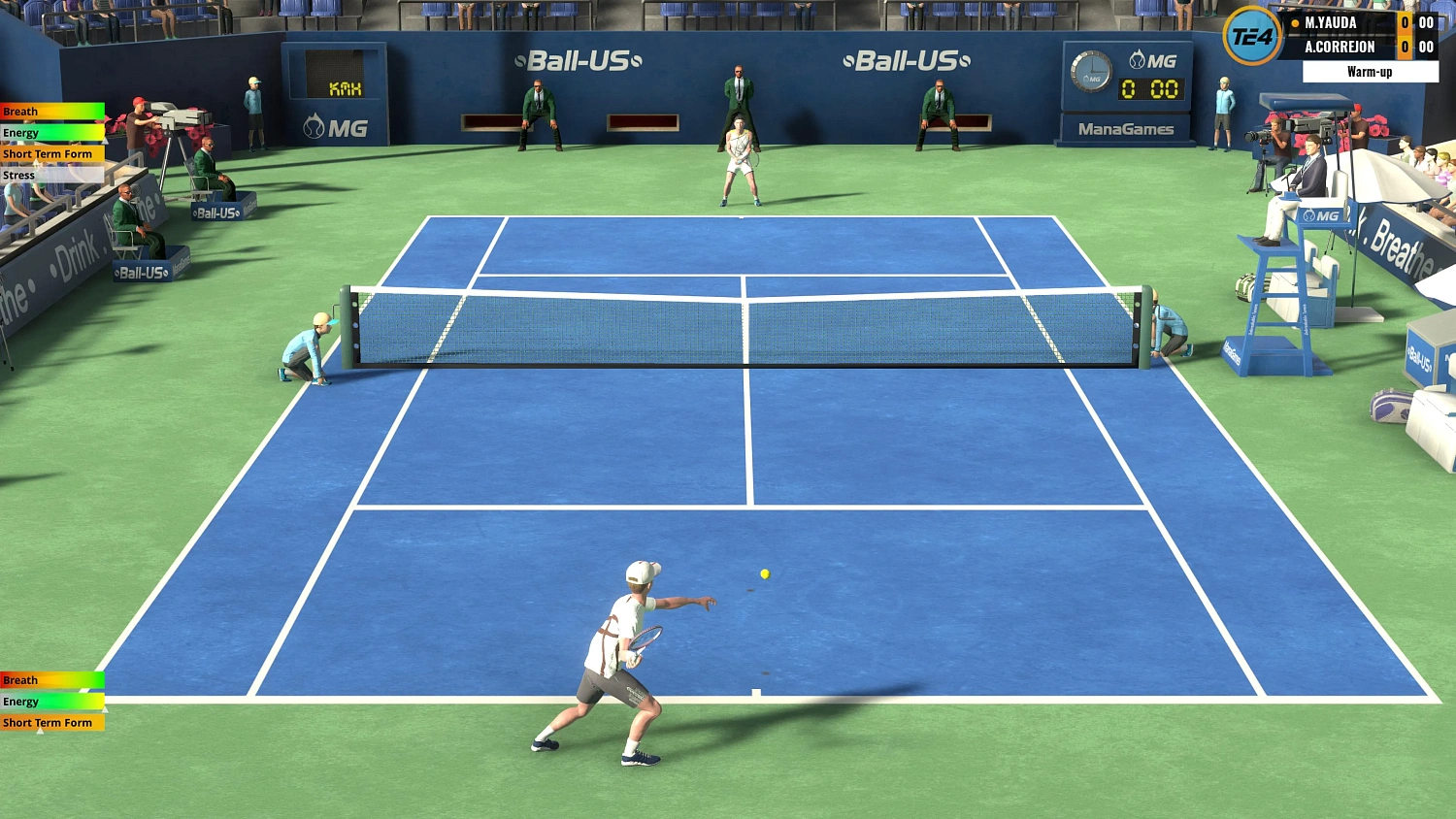Expand the A.CORREJON scoreboard row
Screen dimensions: 1456x819
pos(1349,47)
